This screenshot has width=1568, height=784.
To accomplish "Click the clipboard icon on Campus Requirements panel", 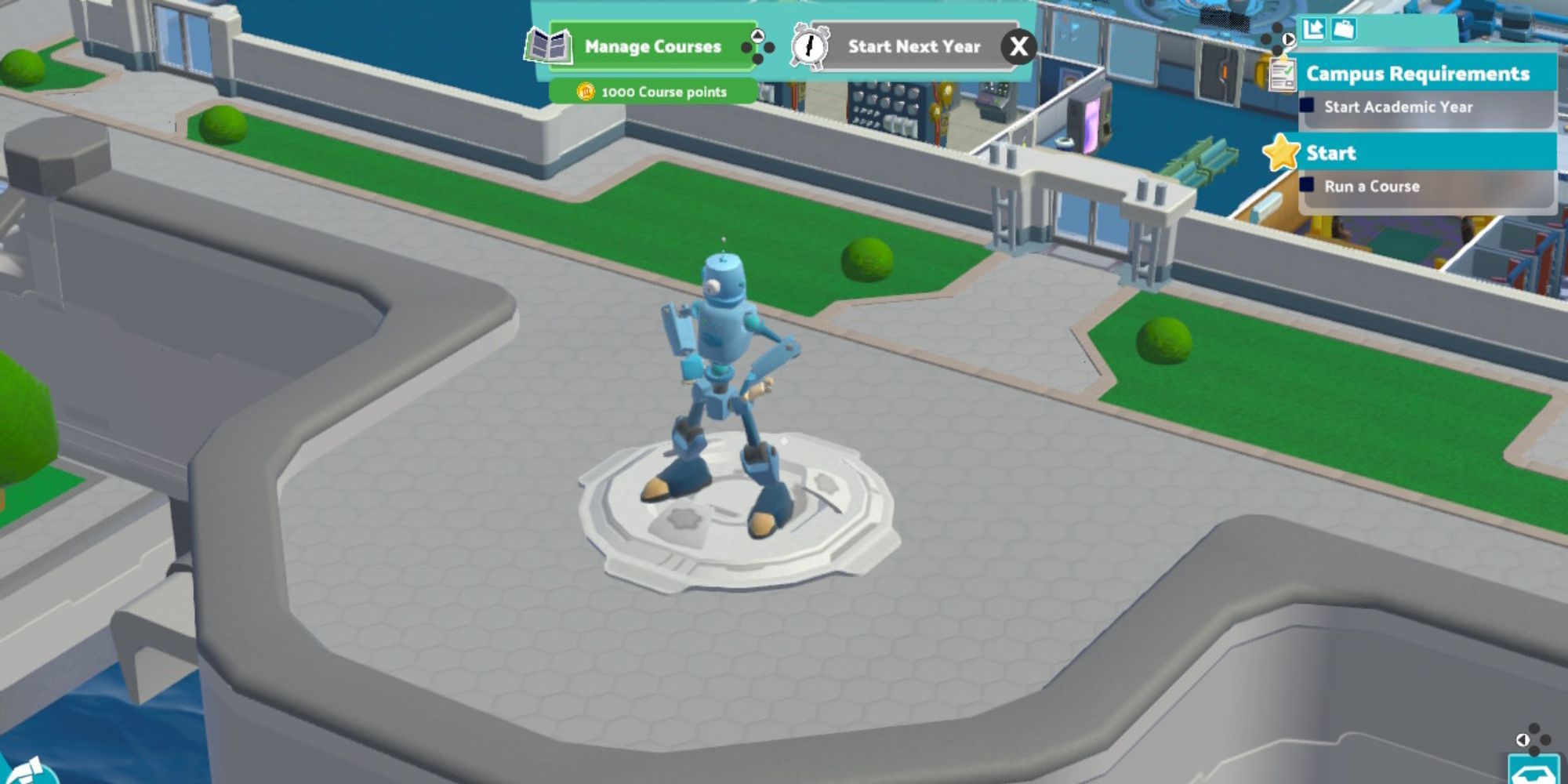I will coord(1283,76).
